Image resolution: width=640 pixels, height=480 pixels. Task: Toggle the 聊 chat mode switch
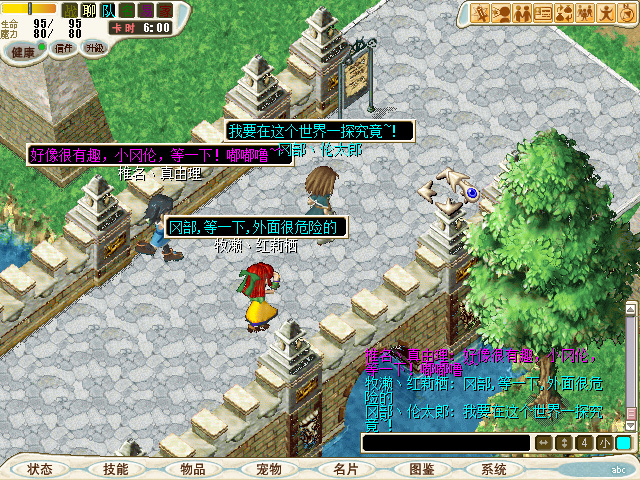click(x=89, y=10)
